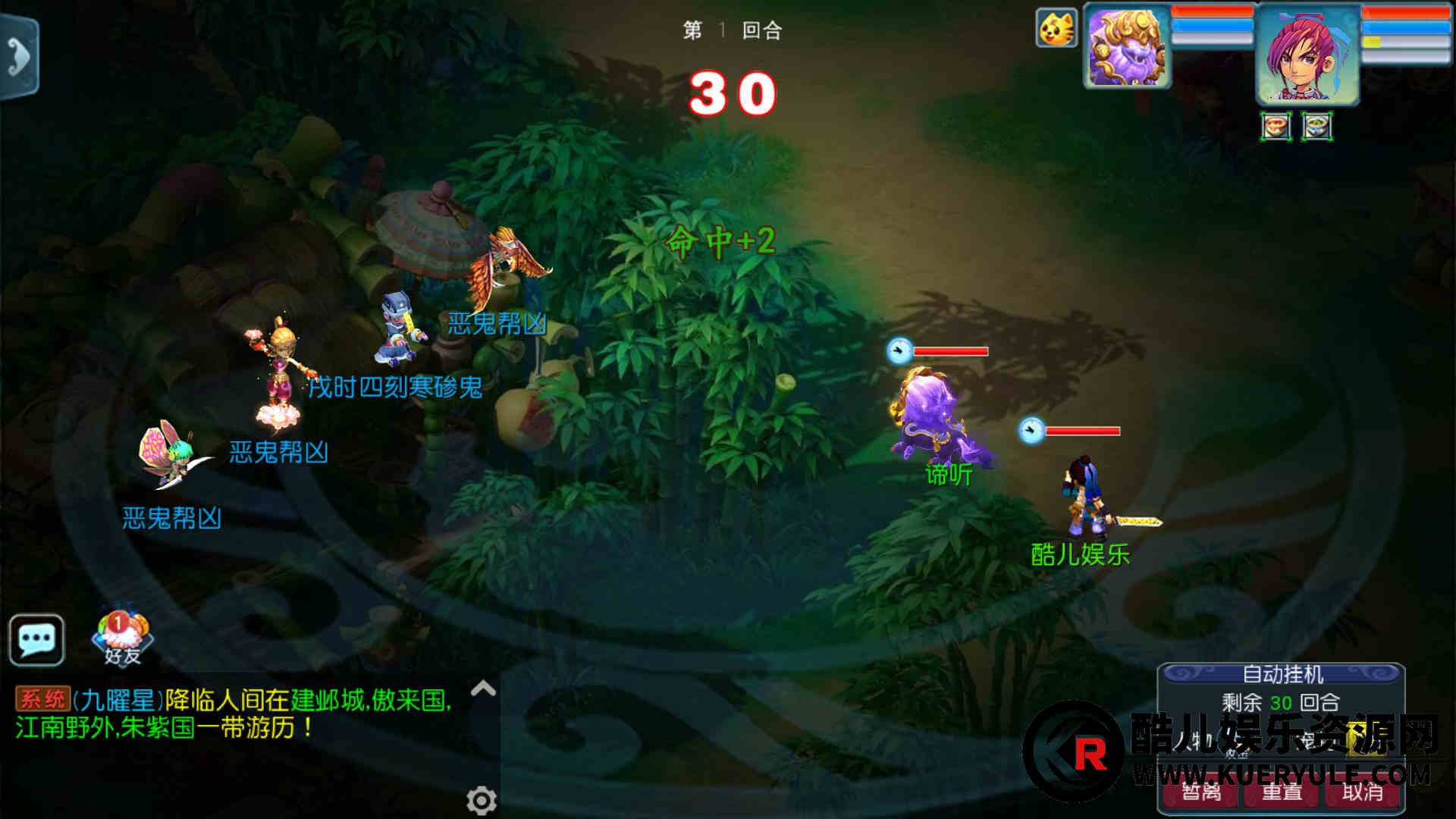1456x819 pixels.
Task: Click the red soup bowl buff icon
Action: pos(1276,126)
